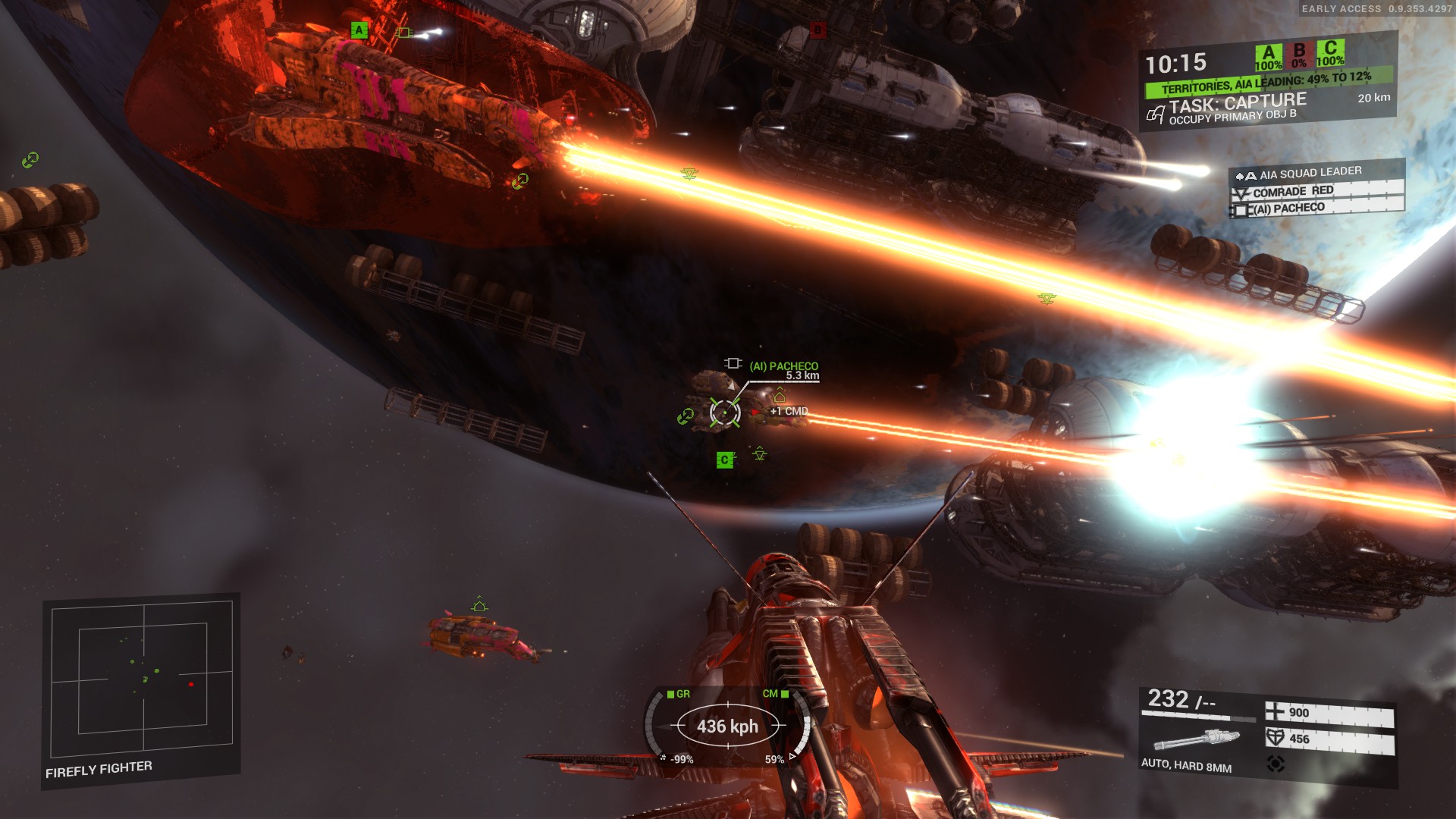Expand the objective C marker near screen center
The image size is (1456, 819).
tap(725, 459)
